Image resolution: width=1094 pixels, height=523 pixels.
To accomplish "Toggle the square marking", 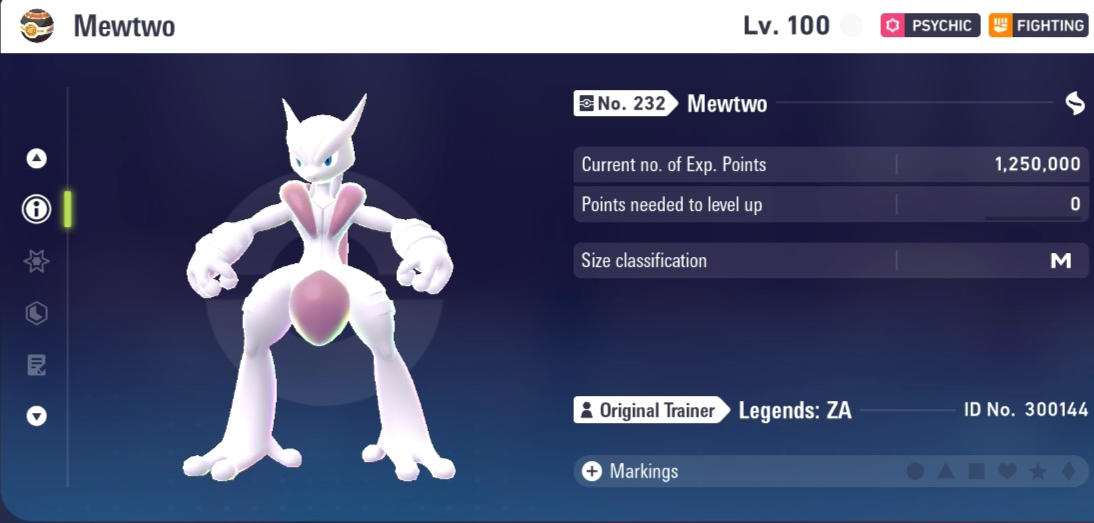I will pyautogui.click(x=977, y=471).
